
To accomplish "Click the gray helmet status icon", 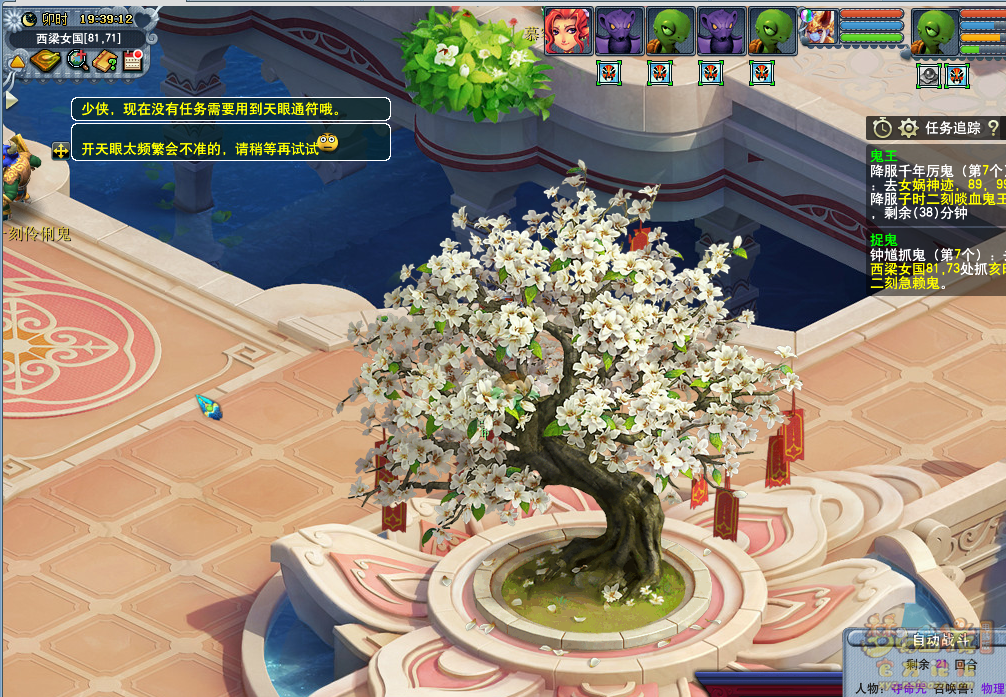I will pos(929,75).
